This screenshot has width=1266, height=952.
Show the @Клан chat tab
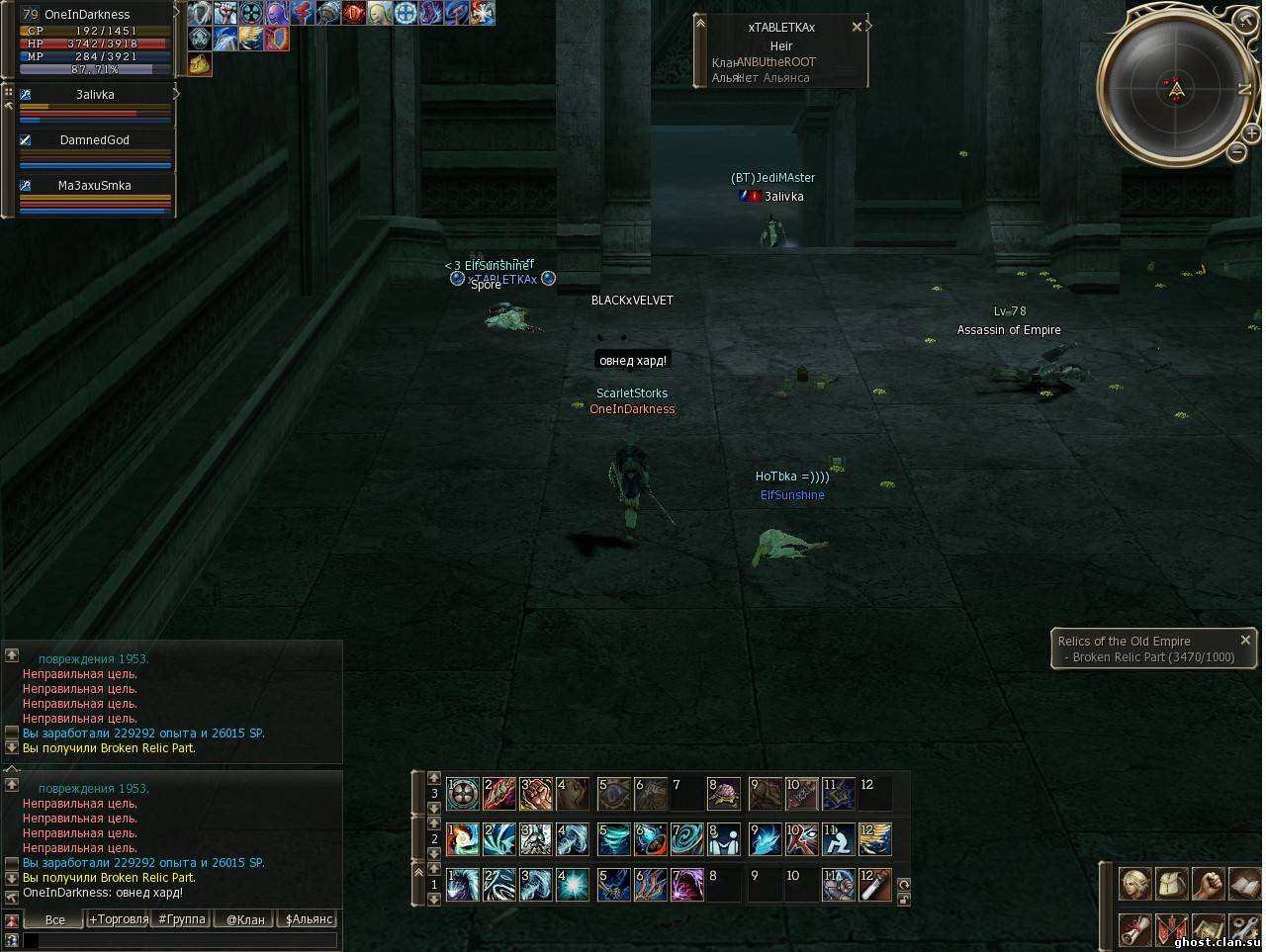(x=245, y=919)
